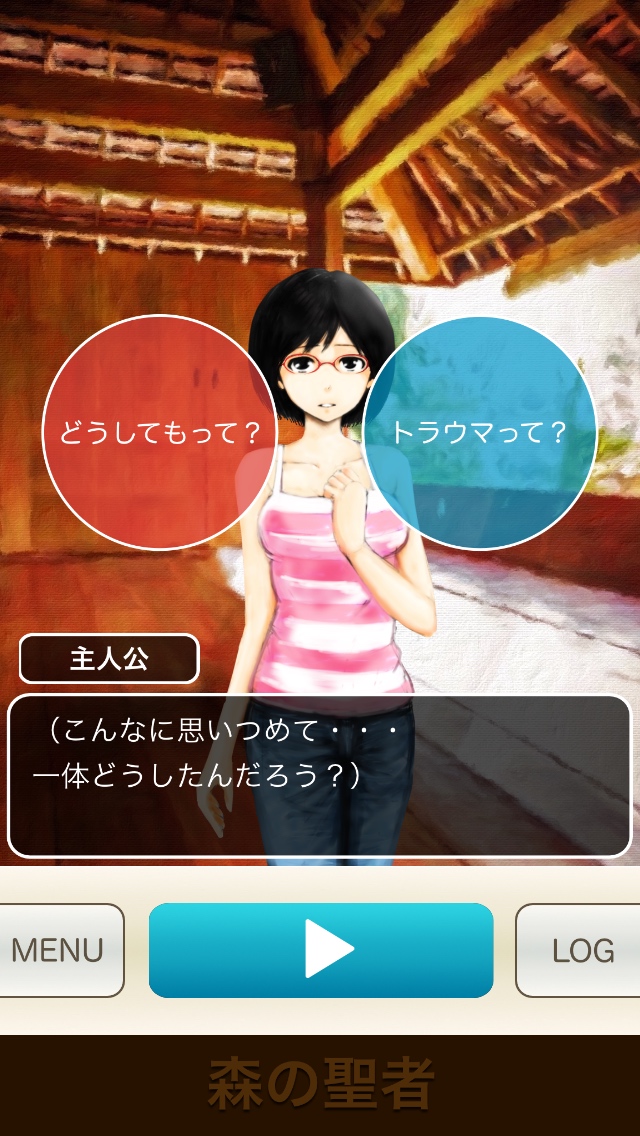Select the blue トラウマって？ reply

click(x=479, y=433)
